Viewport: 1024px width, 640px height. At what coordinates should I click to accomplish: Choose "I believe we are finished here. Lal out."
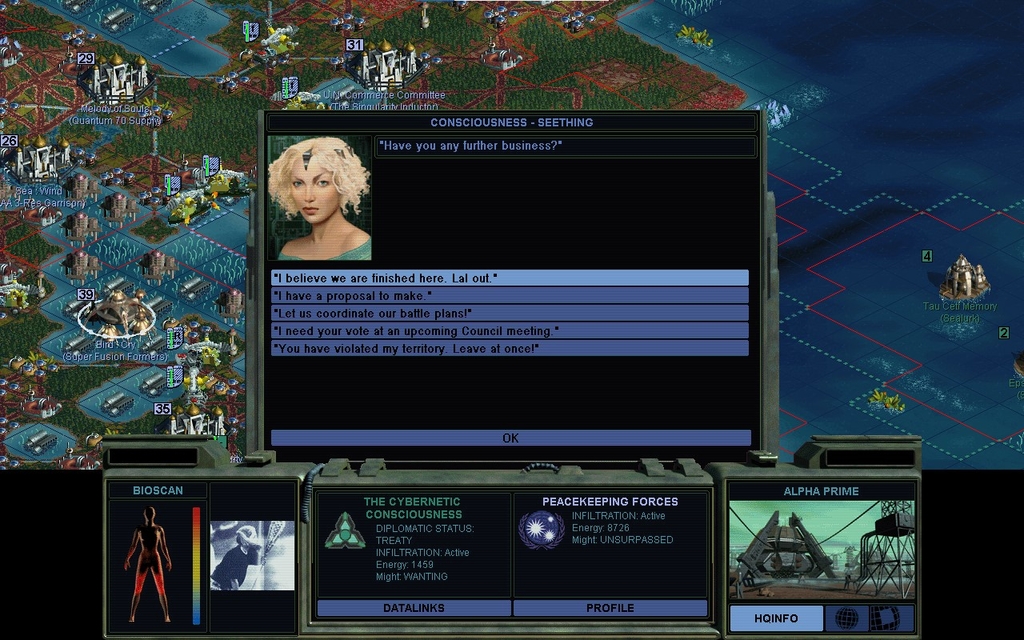point(509,278)
